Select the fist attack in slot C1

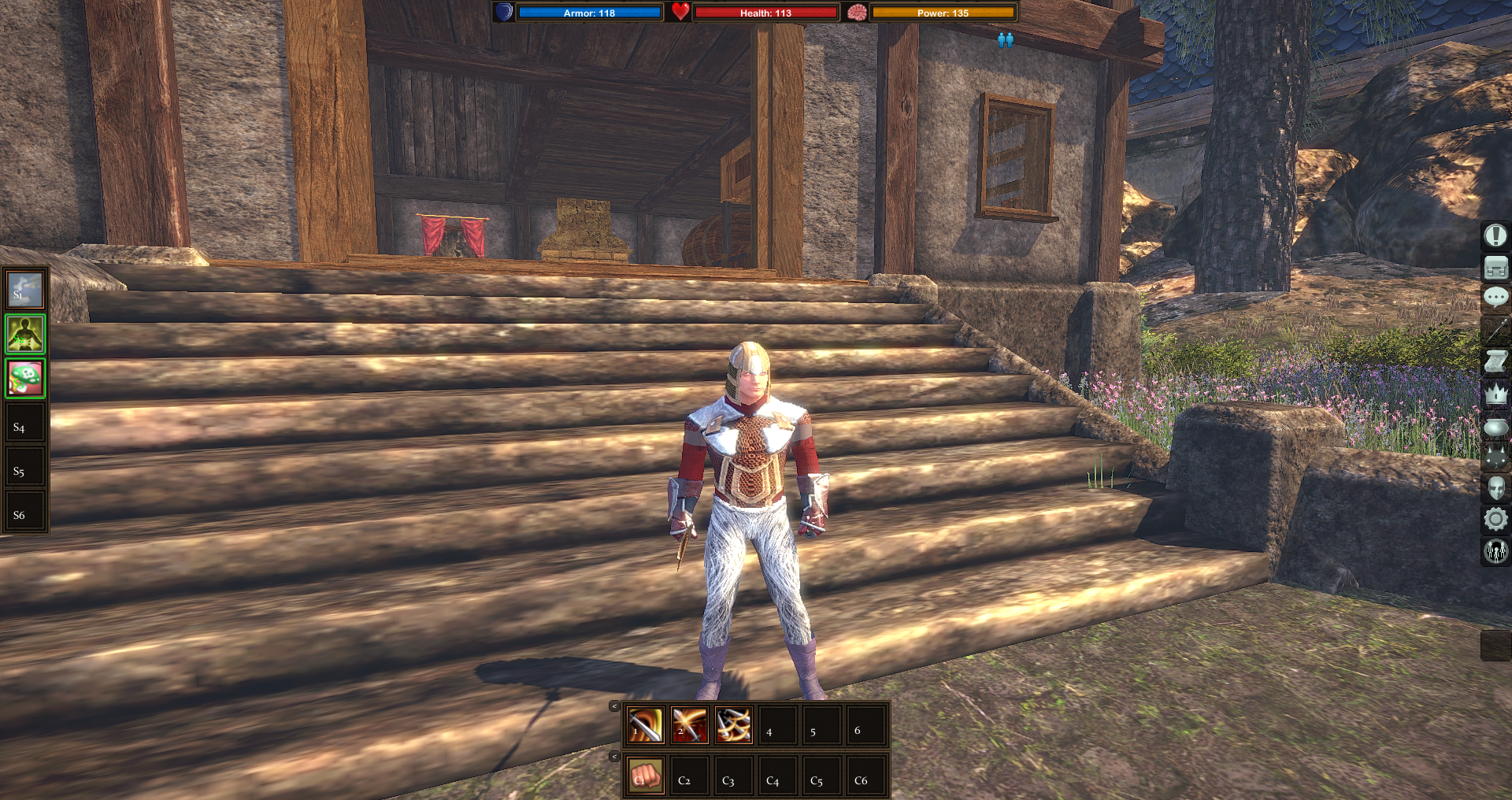coord(645,776)
